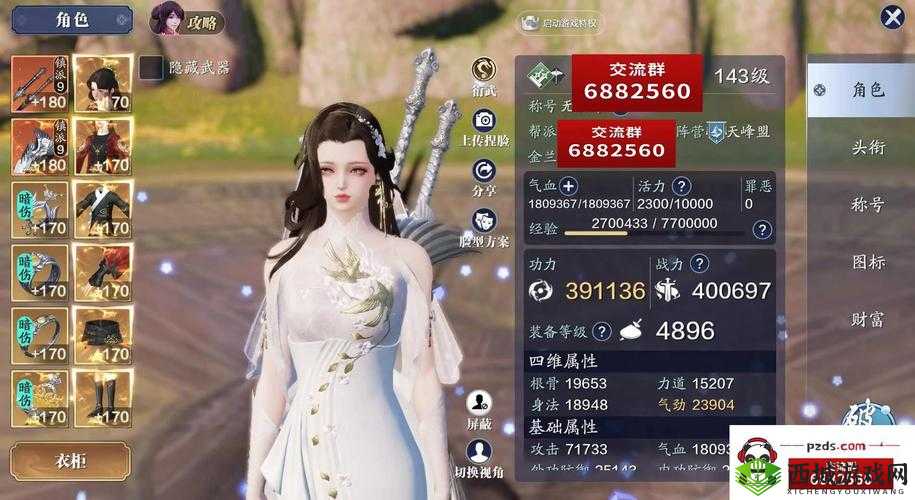Close the character panel
This screenshot has height=500, width=915.
coord(892,18)
